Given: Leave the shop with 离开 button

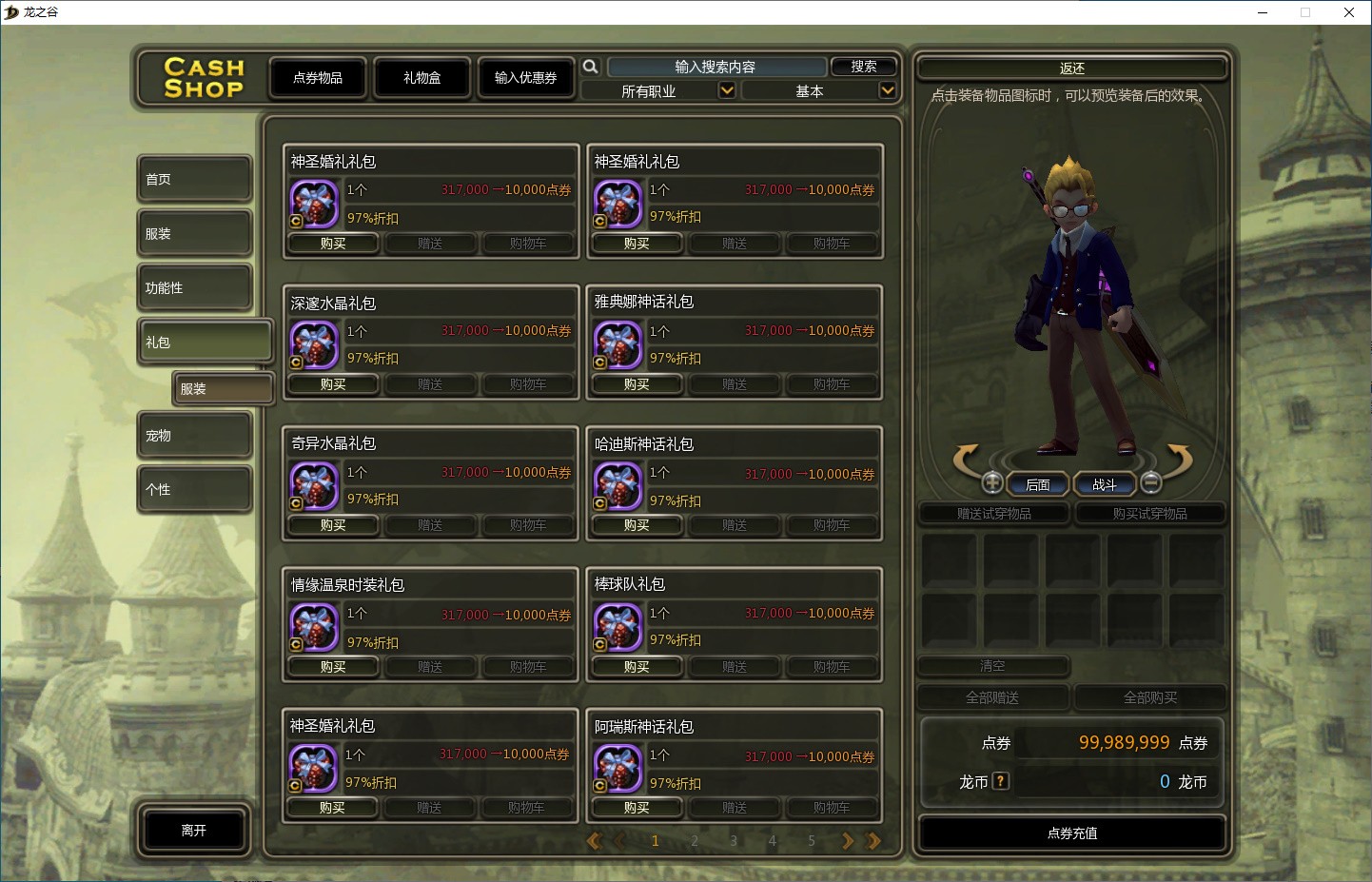Looking at the screenshot, I should tap(194, 831).
